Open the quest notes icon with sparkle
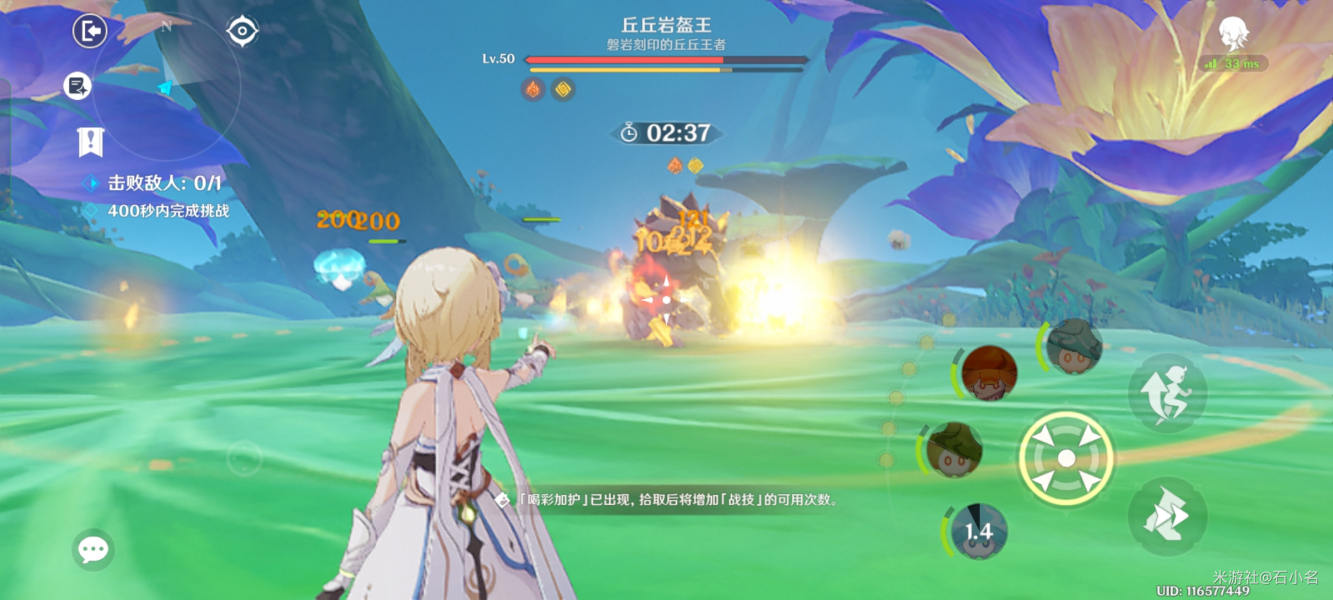1333x600 pixels. [77, 86]
